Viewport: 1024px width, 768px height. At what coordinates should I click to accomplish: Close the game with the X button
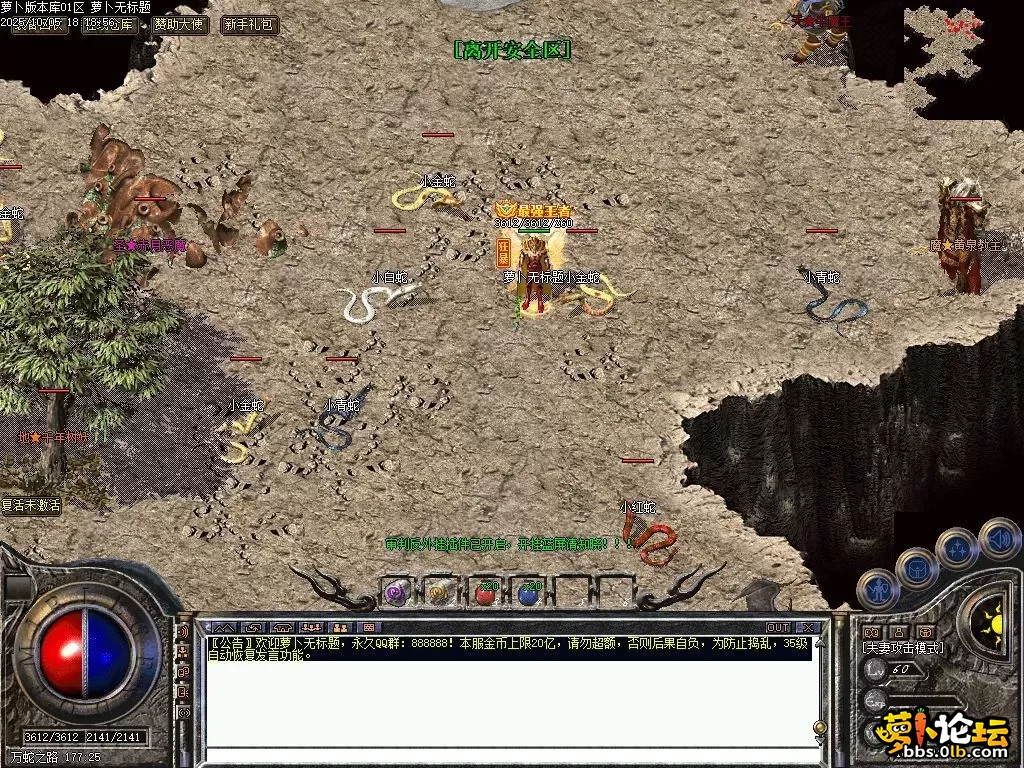[809, 627]
